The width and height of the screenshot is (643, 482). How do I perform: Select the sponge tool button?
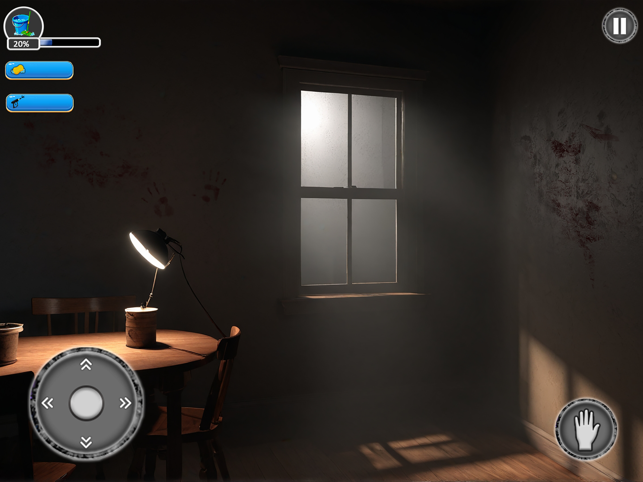pos(40,70)
